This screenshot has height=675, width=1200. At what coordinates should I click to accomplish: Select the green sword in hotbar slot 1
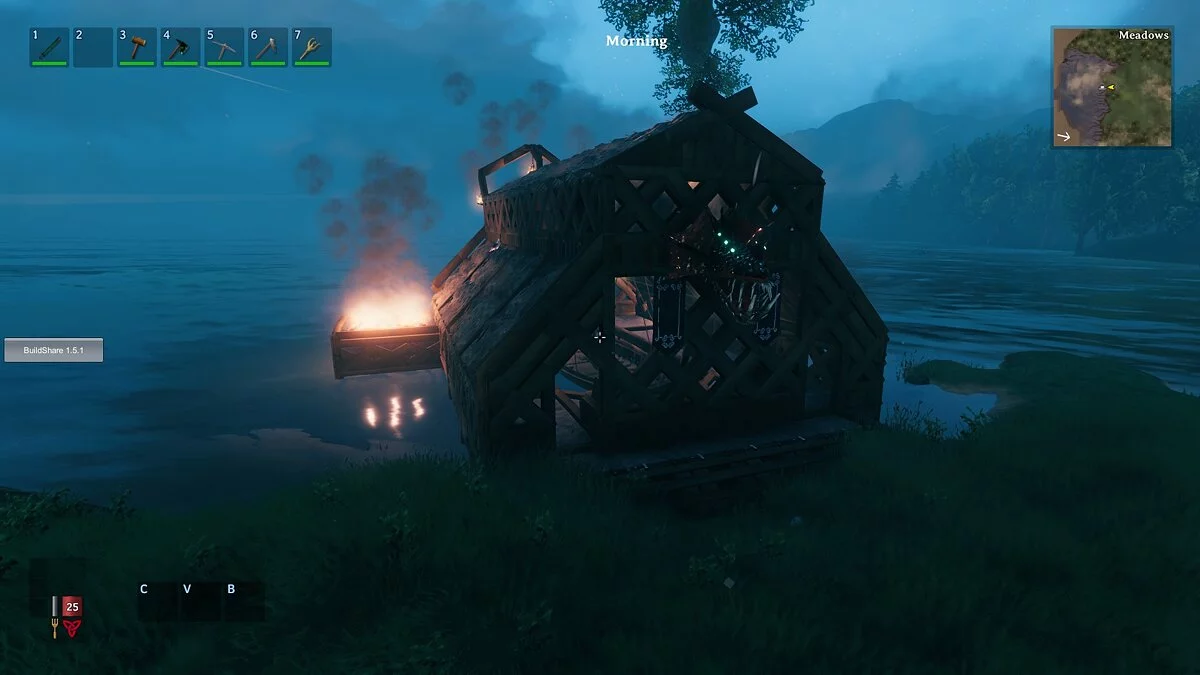coord(49,47)
